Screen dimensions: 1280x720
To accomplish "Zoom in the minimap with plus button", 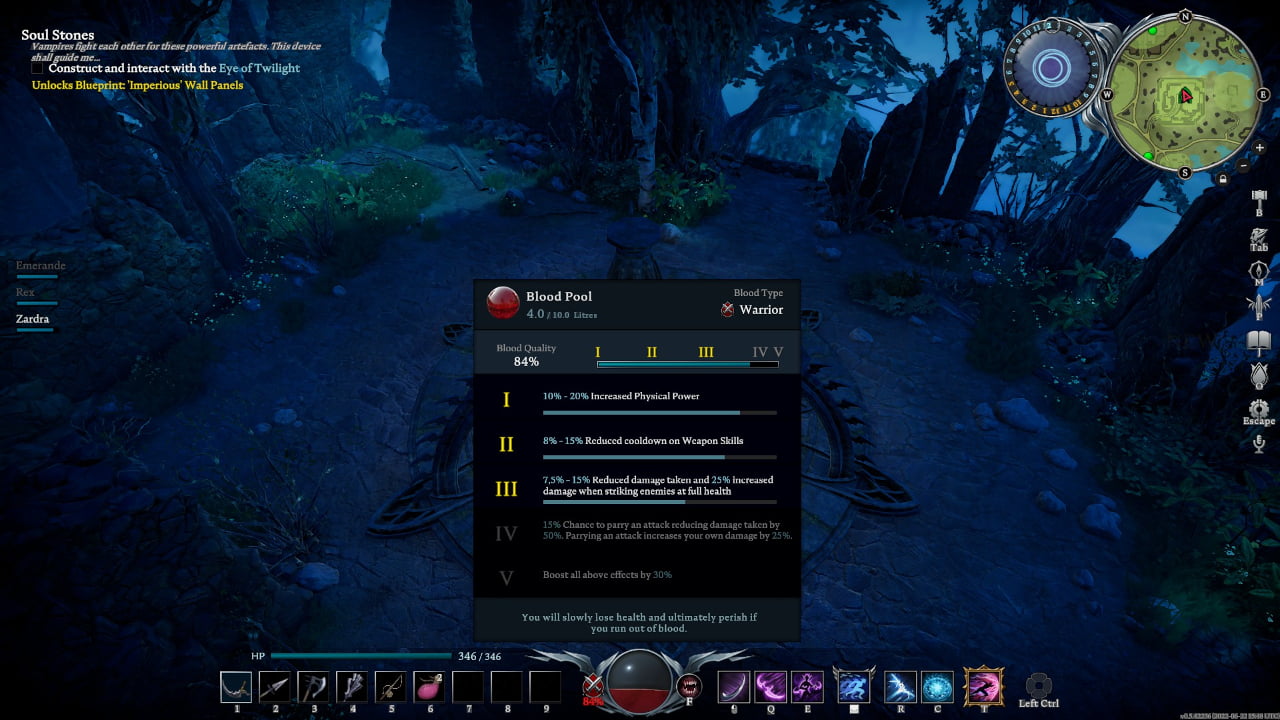I will 1259,148.
